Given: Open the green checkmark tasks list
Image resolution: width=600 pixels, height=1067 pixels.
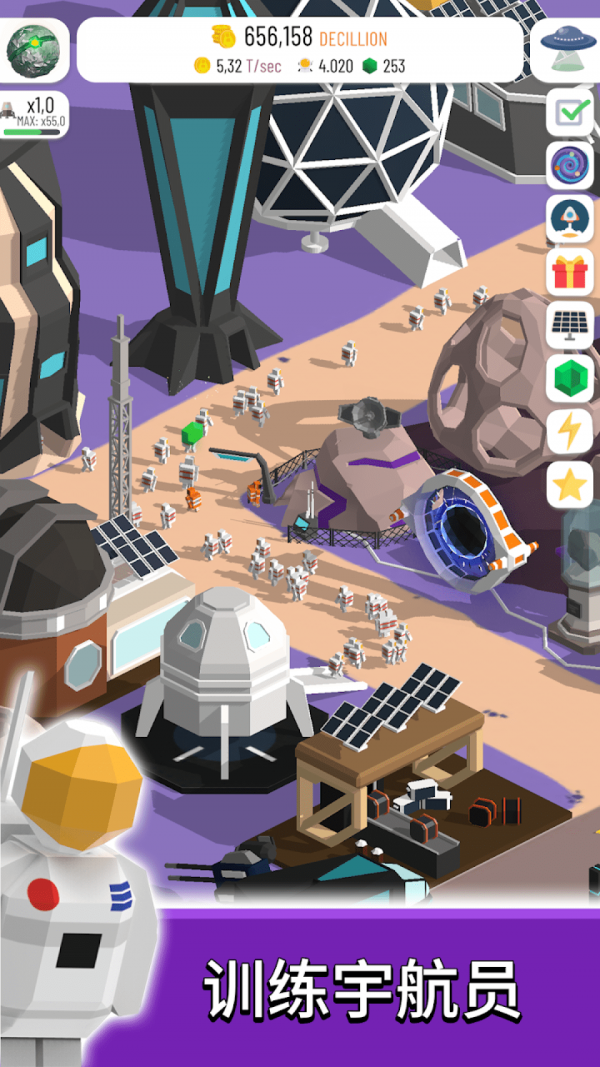Looking at the screenshot, I should click(571, 112).
